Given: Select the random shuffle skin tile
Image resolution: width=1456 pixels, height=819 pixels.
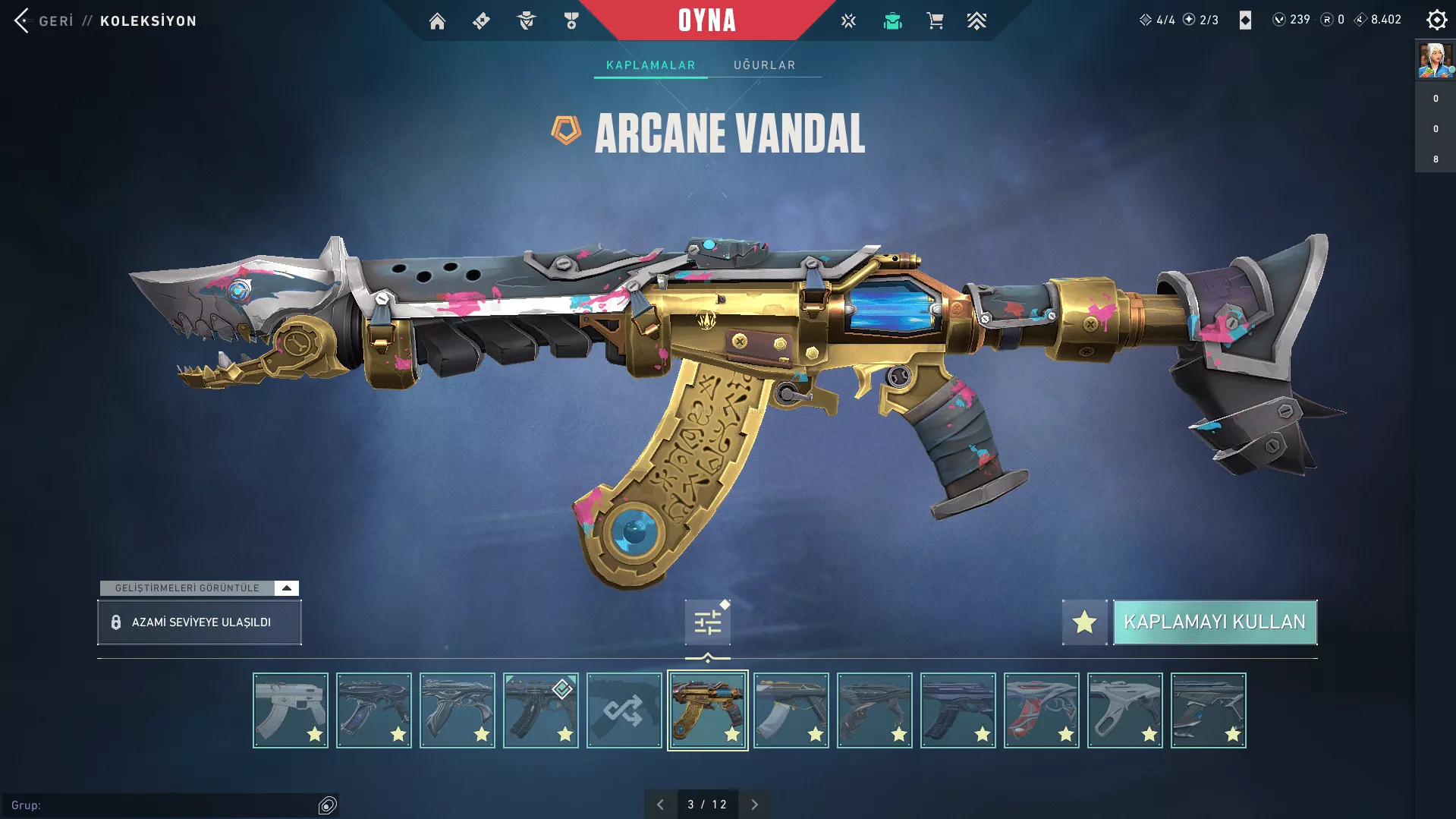Looking at the screenshot, I should tap(624, 710).
